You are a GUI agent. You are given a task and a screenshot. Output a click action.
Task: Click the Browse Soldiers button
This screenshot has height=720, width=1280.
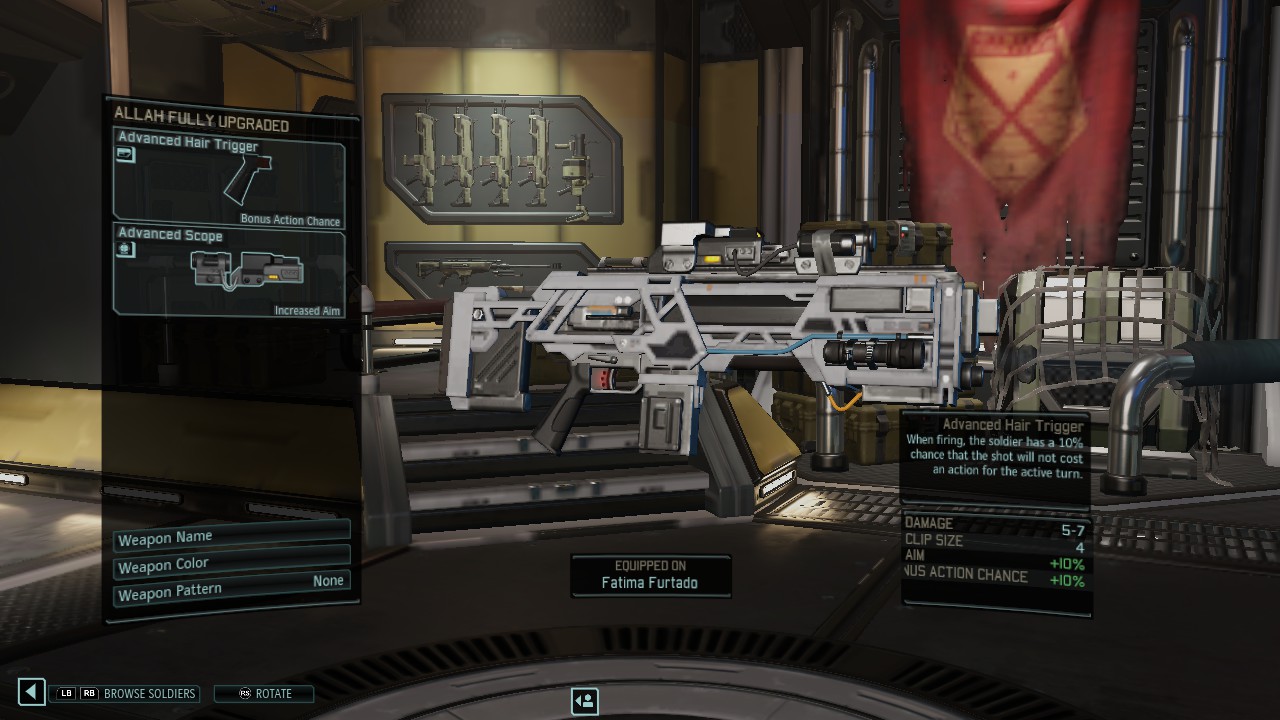pos(126,693)
